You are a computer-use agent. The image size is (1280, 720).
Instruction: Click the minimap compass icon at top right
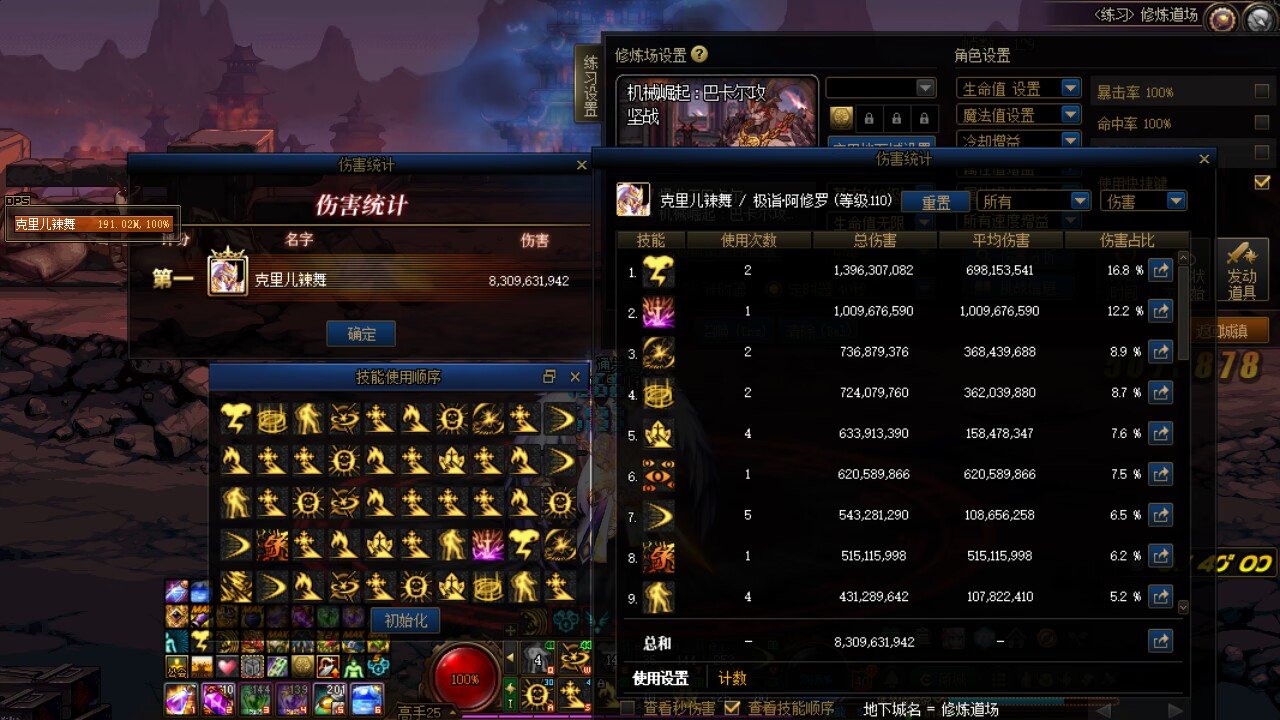click(1257, 17)
